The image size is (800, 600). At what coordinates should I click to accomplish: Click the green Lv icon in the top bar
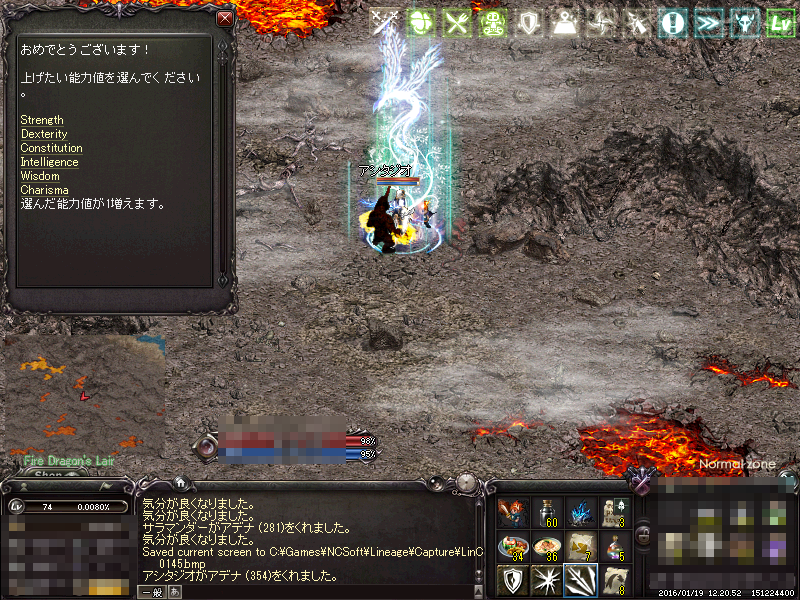779,24
